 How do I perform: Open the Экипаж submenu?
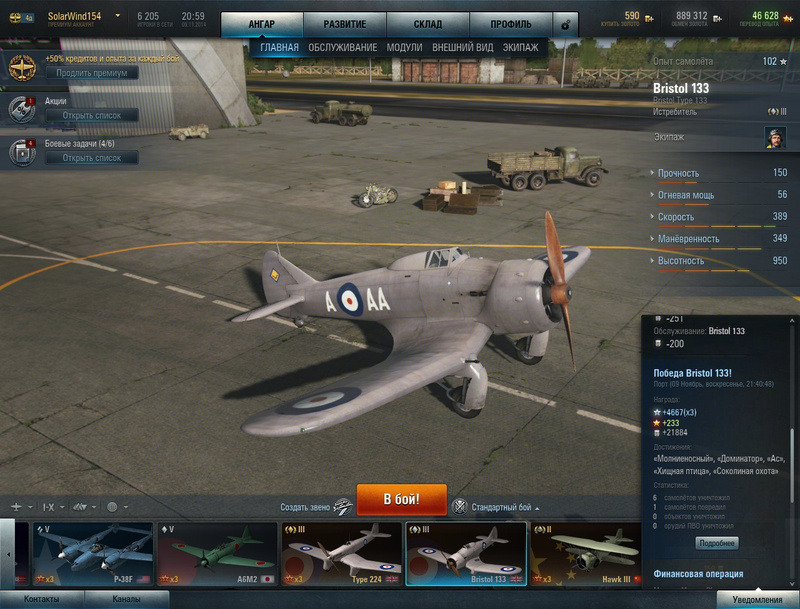(x=521, y=47)
